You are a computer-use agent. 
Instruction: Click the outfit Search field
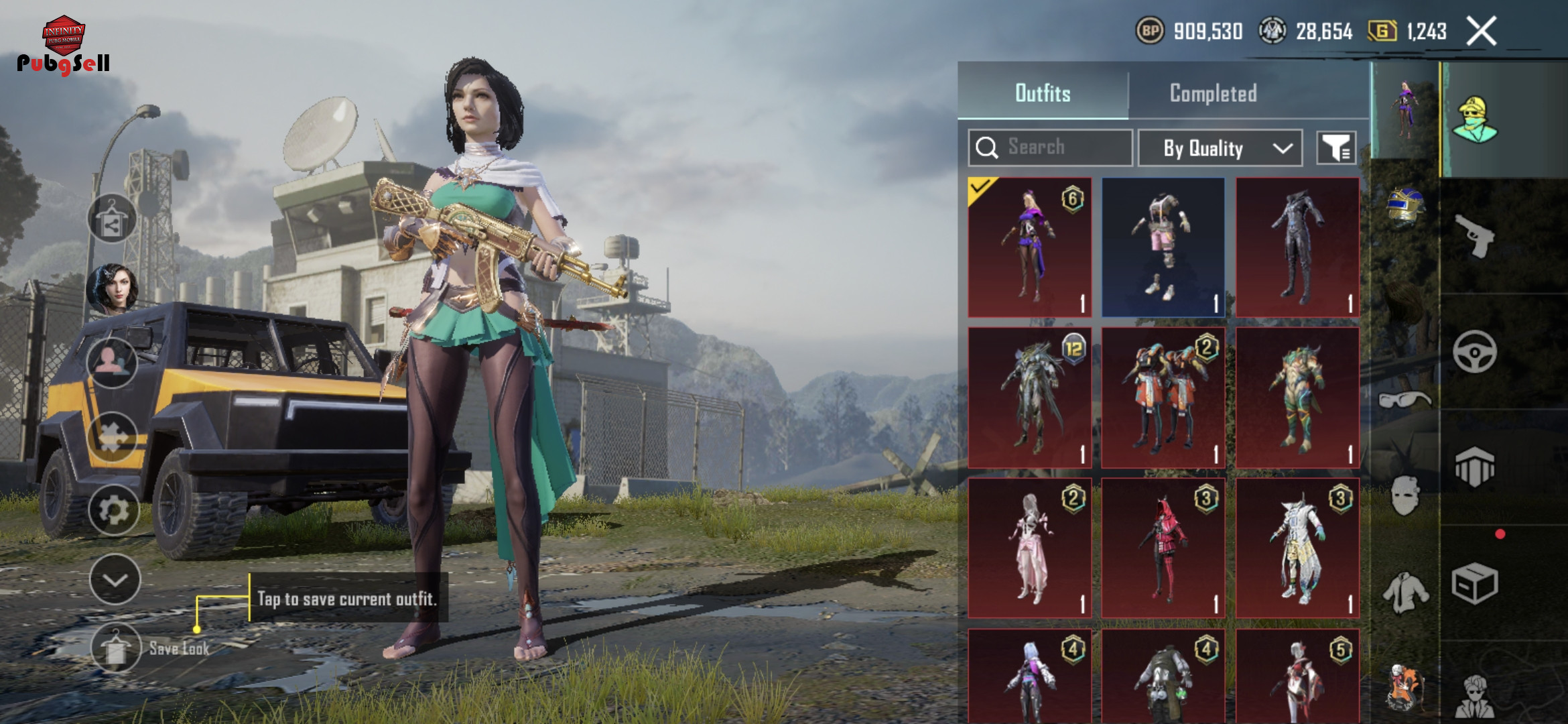[x=1050, y=147]
